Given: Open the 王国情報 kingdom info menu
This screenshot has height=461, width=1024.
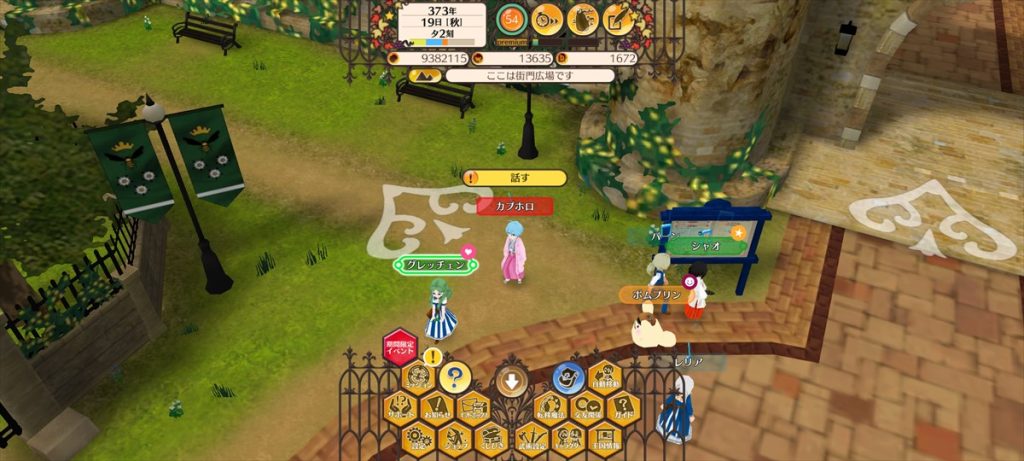Looking at the screenshot, I should tap(603, 437).
